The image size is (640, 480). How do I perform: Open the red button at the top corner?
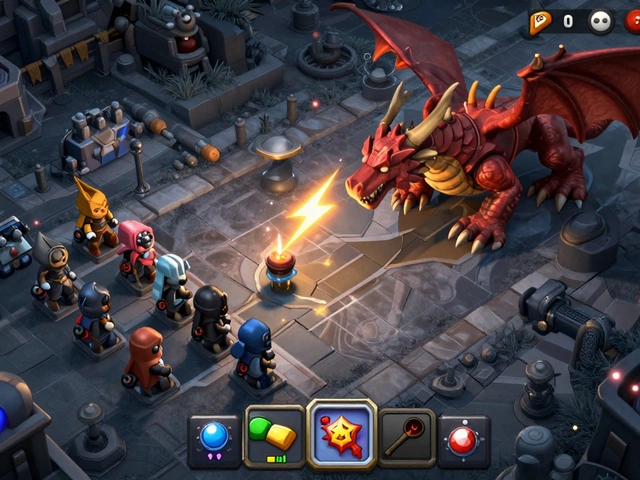point(633,21)
